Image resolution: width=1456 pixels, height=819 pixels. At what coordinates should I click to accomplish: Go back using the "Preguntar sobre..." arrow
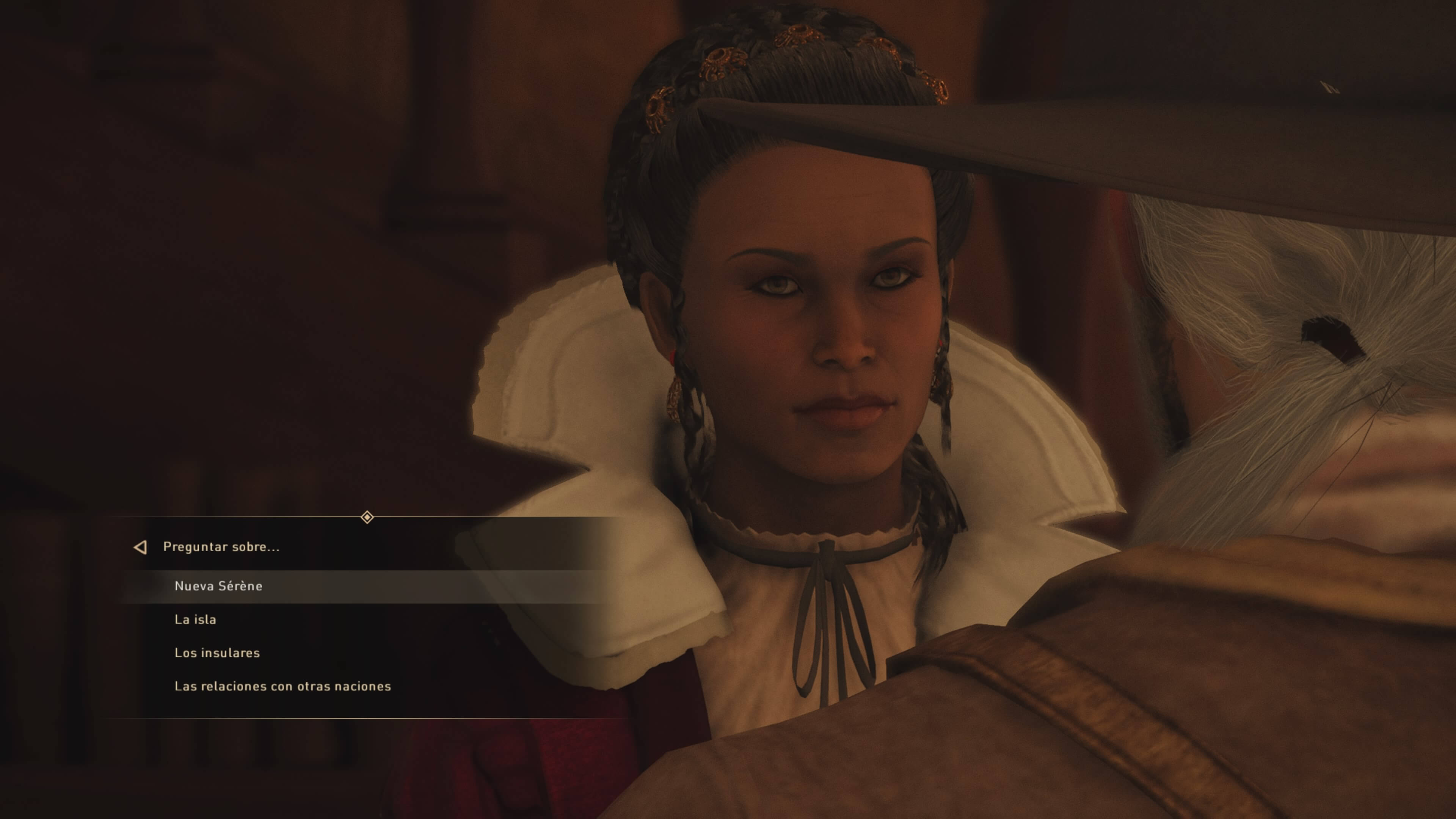point(140,547)
